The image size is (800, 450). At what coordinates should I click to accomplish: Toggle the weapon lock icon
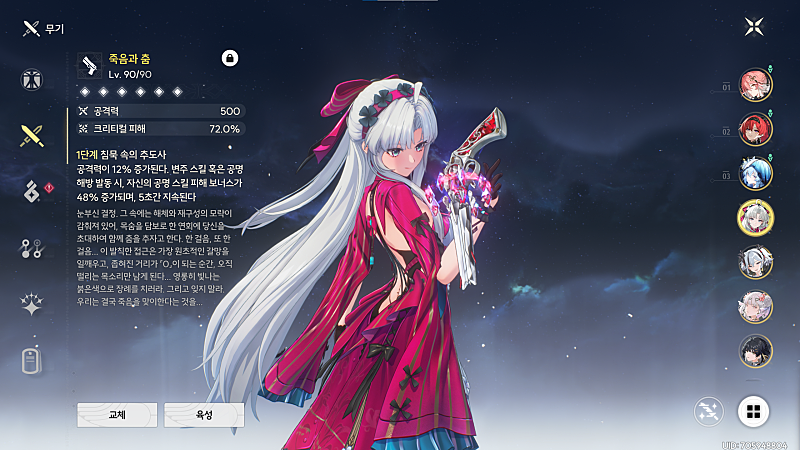(230, 58)
